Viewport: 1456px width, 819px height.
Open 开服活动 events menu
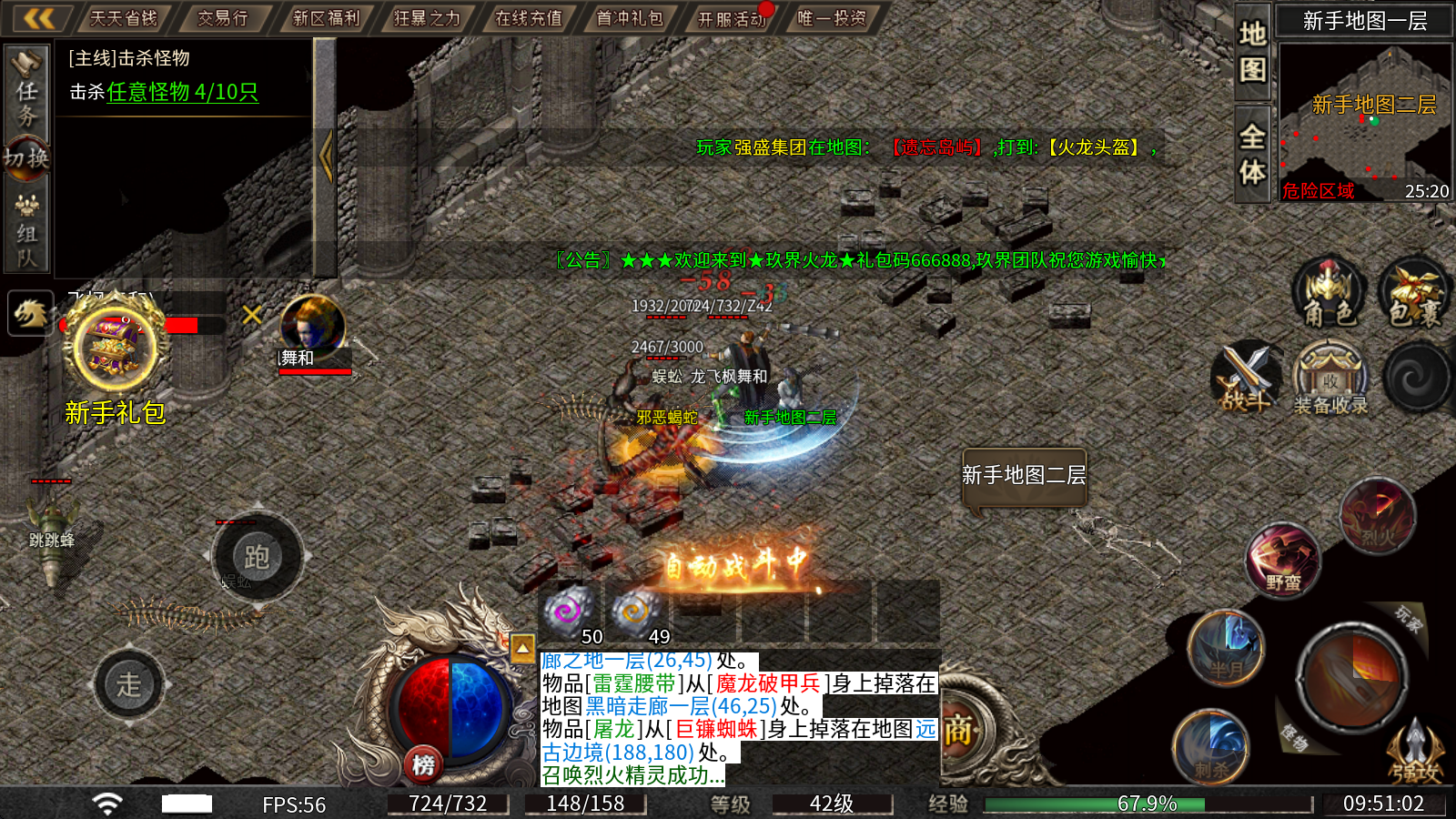[x=732, y=18]
